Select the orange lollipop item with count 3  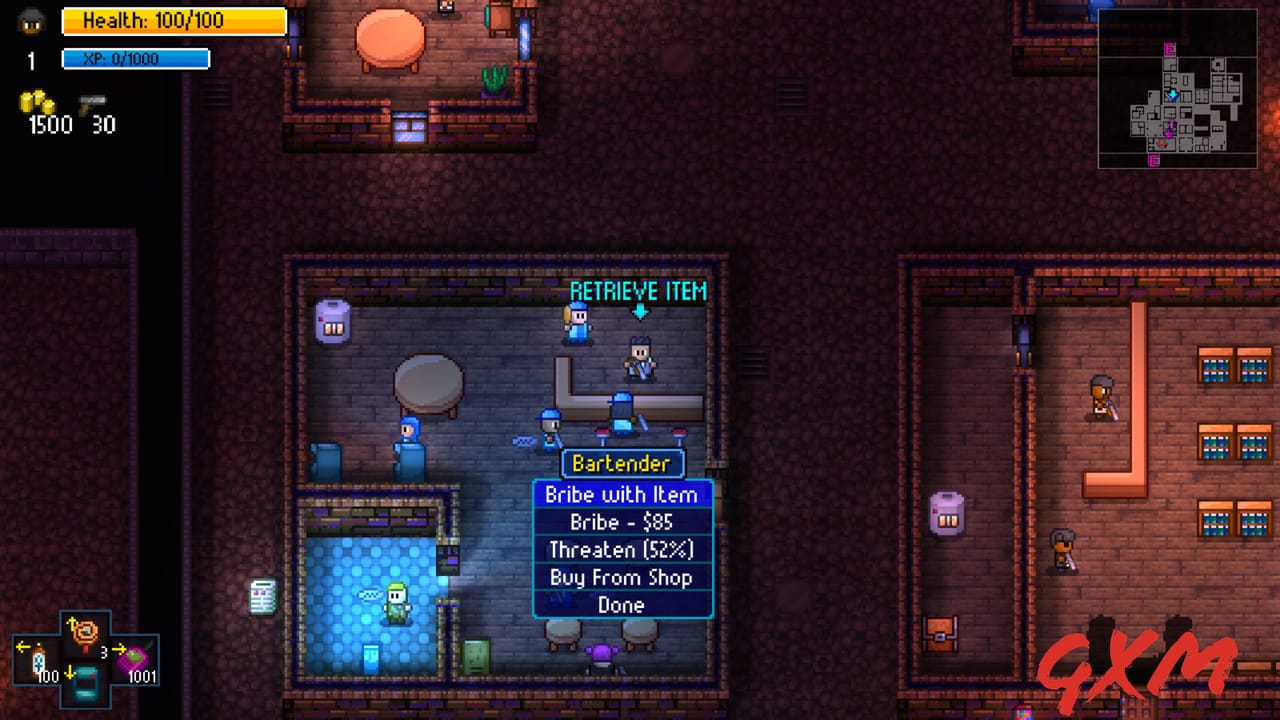pyautogui.click(x=85, y=633)
